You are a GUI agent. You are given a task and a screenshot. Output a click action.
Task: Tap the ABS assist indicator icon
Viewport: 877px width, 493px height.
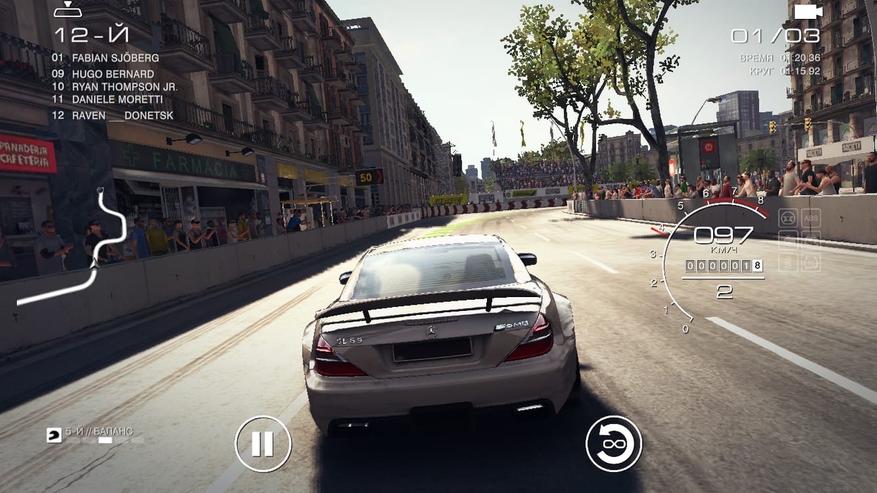coord(811,218)
